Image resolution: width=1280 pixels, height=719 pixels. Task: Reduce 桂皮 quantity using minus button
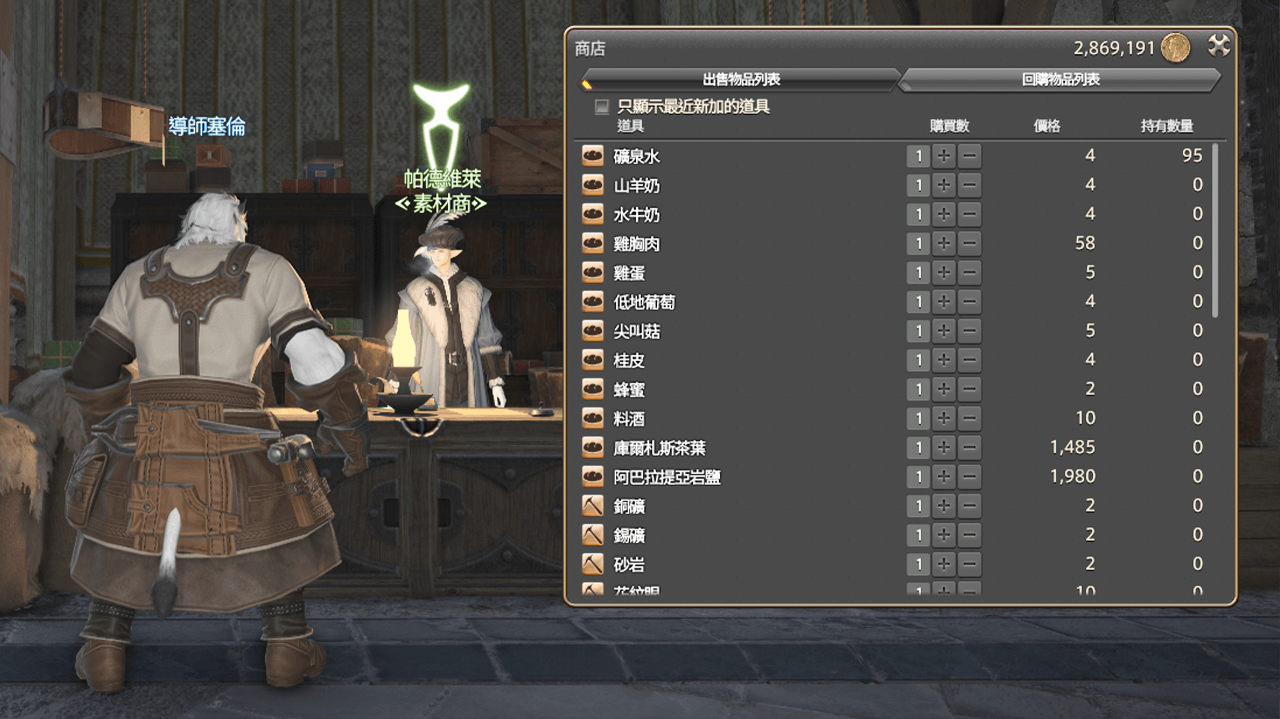click(x=969, y=360)
